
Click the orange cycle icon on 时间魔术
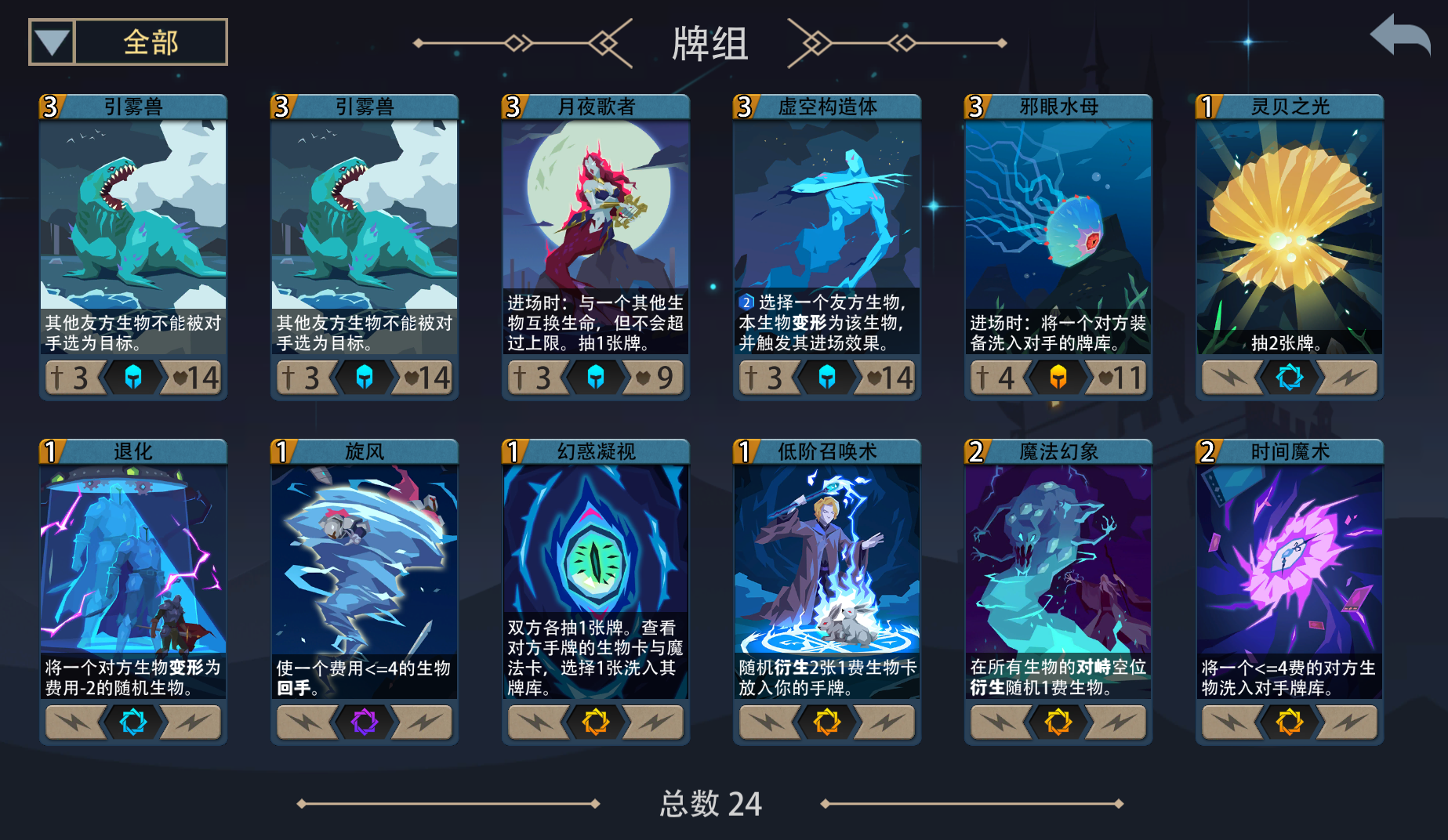pyautogui.click(x=1289, y=722)
